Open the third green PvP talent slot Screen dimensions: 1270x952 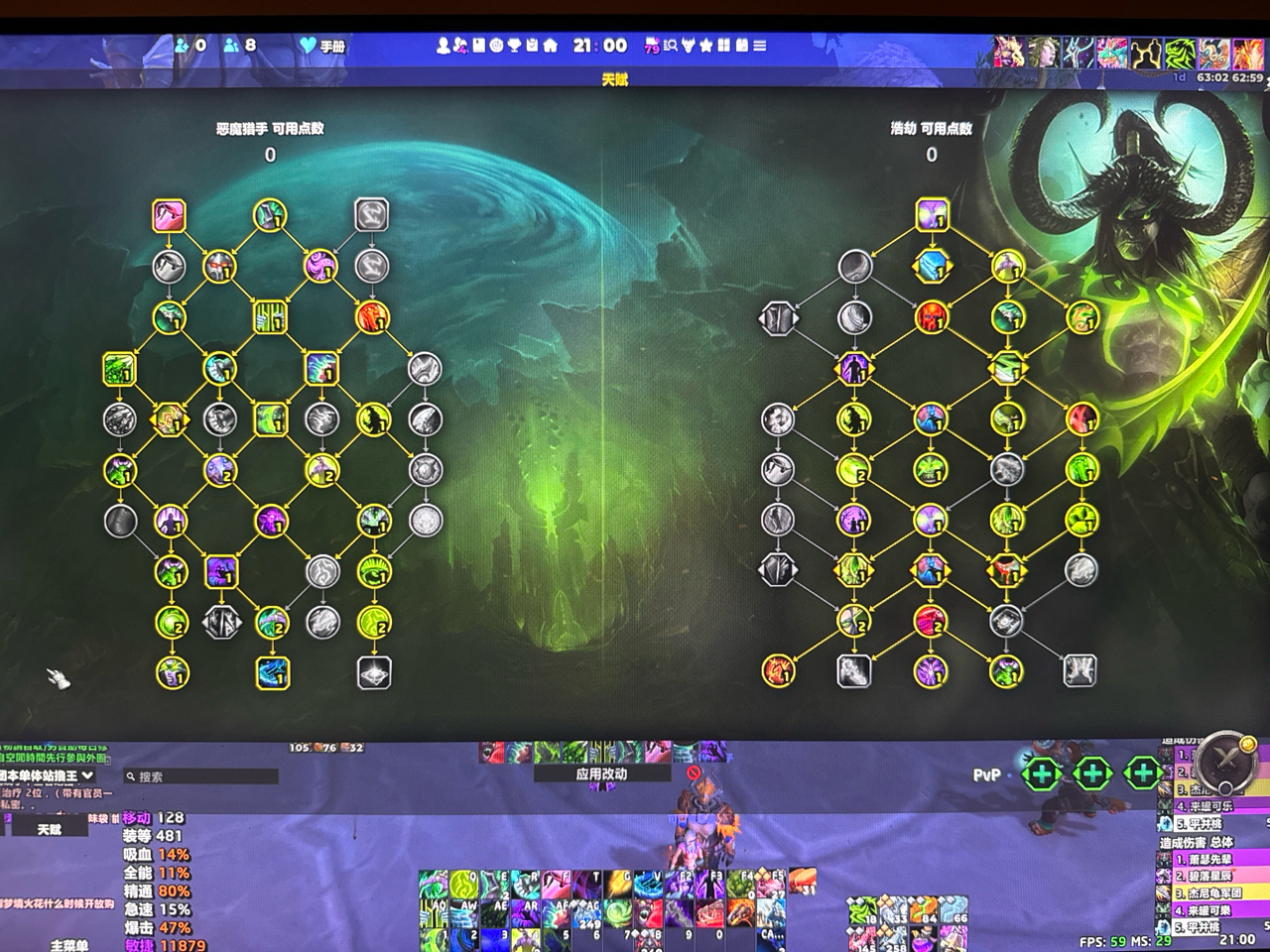tap(1143, 772)
